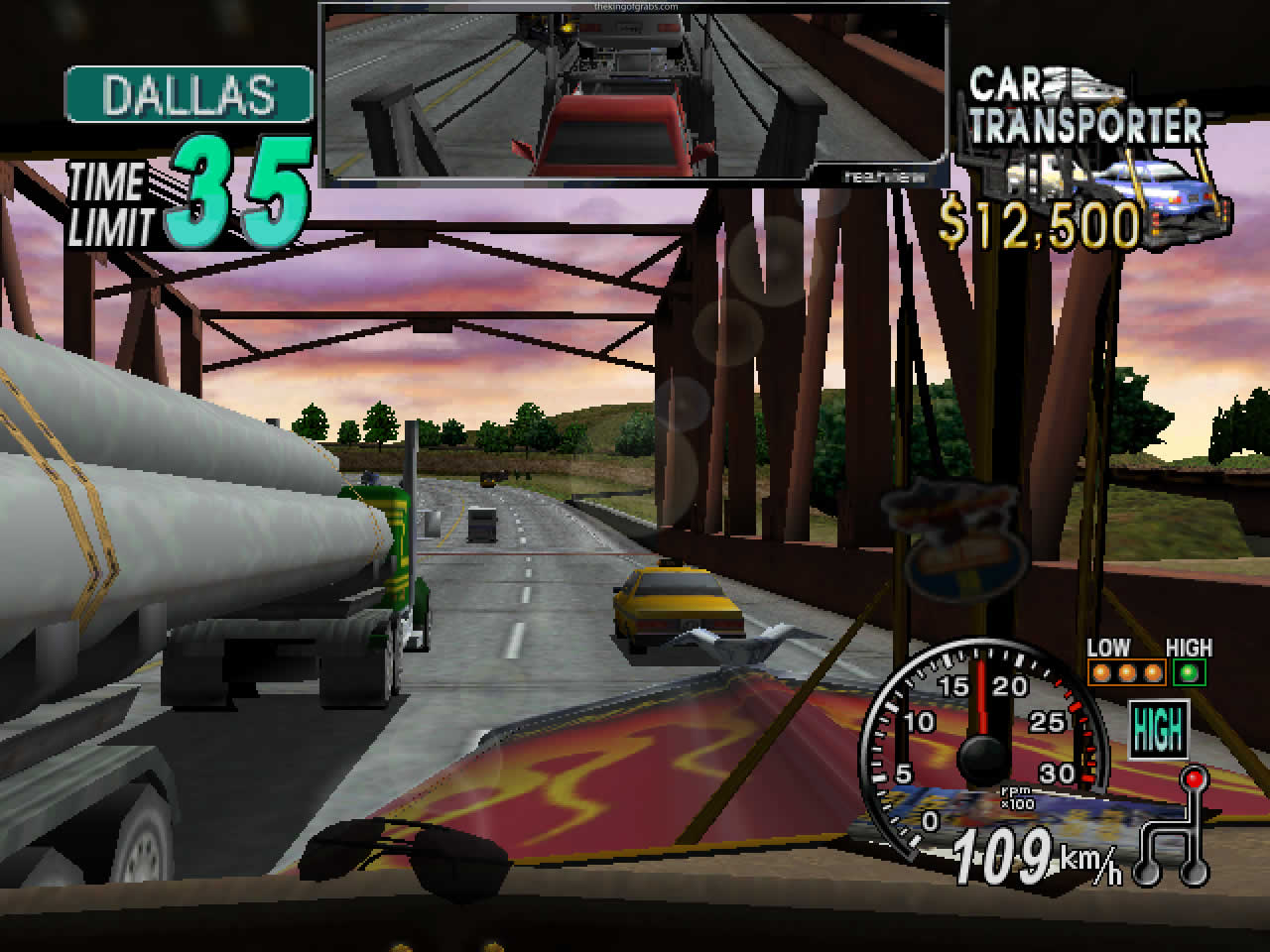Click the Dallas destination sign

(x=189, y=94)
